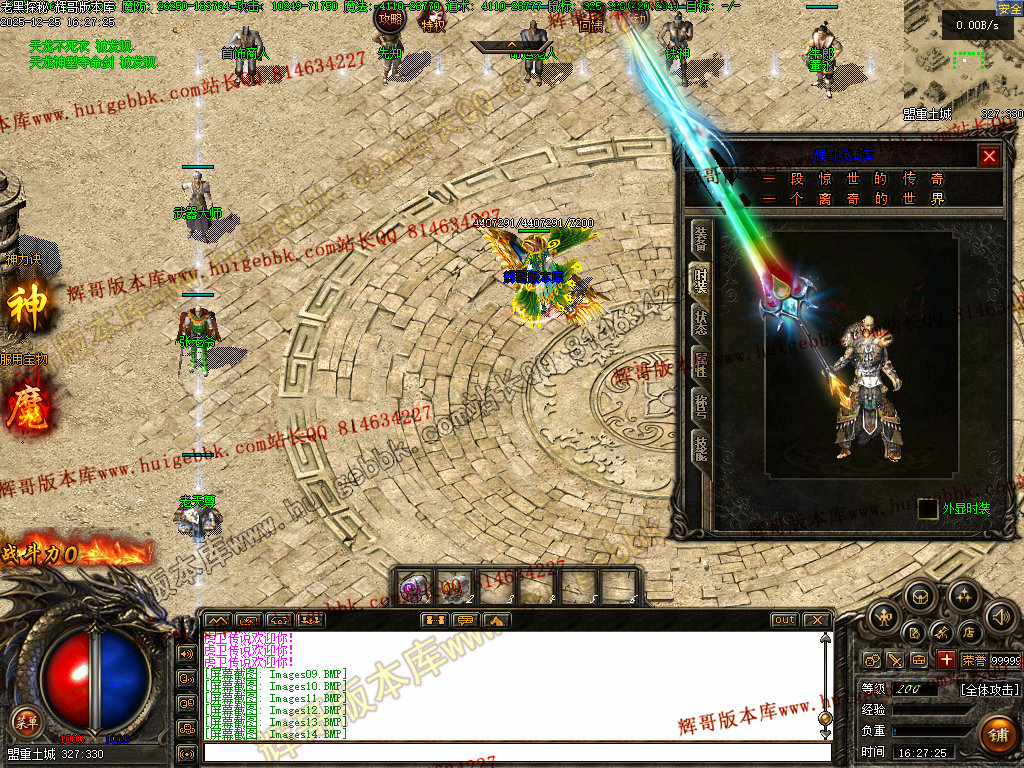The height and width of the screenshot is (768, 1024).
Task: Click the orange 铺 stall button
Action: pos(997,735)
